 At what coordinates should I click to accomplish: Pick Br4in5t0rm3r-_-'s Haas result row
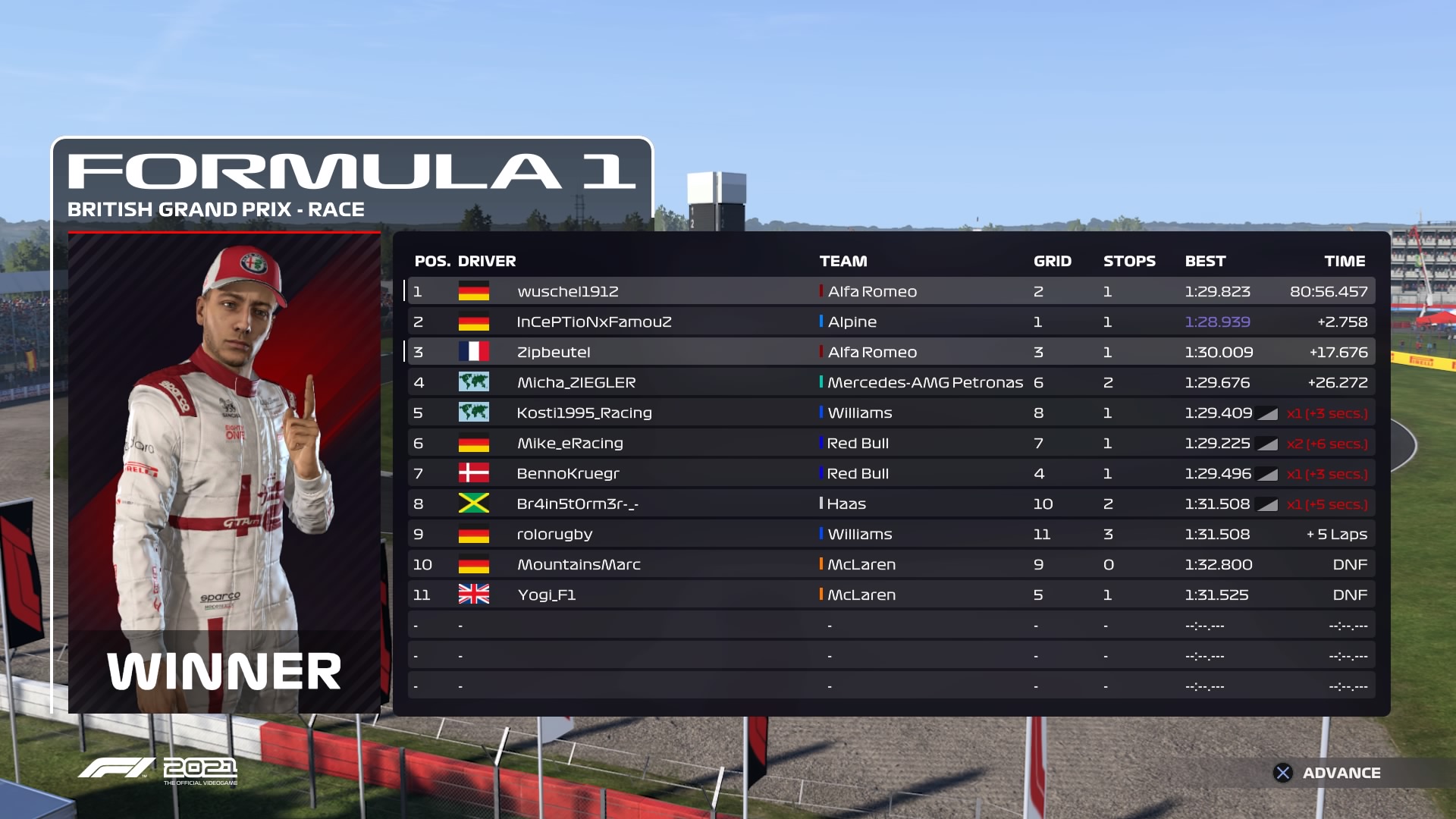(891, 504)
